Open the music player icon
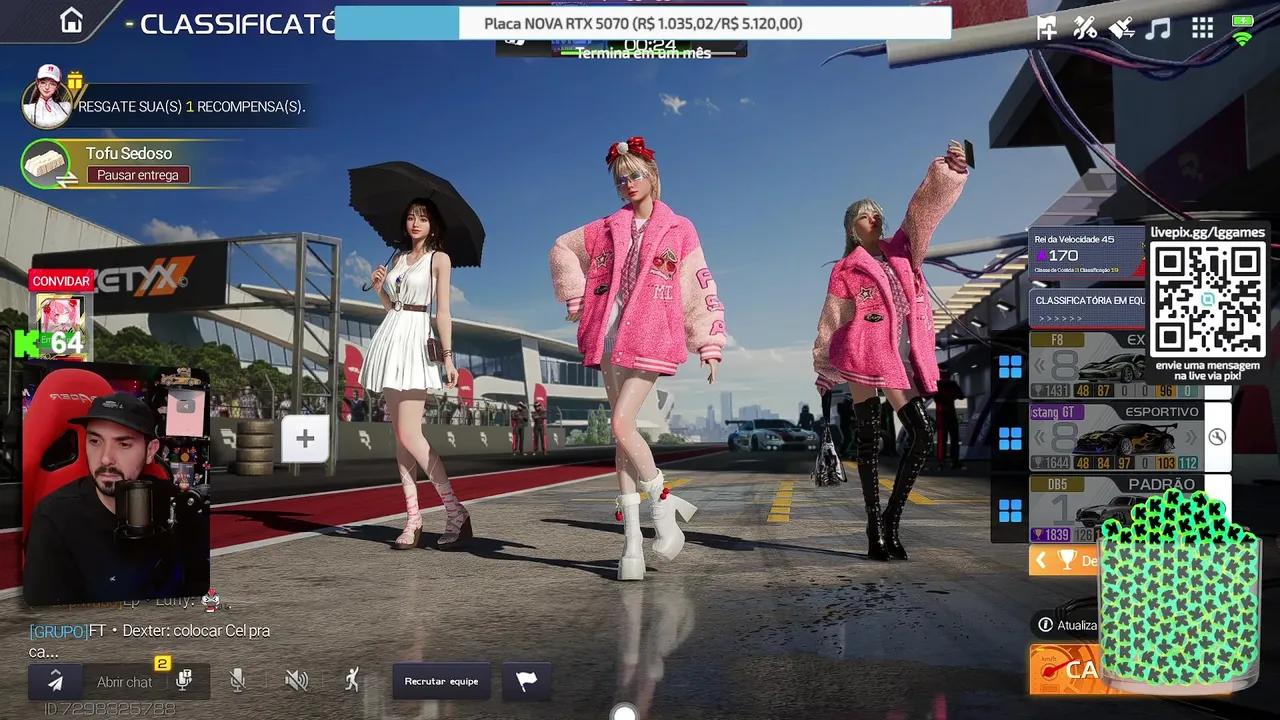Screen dimensions: 1280x720 point(1158,29)
